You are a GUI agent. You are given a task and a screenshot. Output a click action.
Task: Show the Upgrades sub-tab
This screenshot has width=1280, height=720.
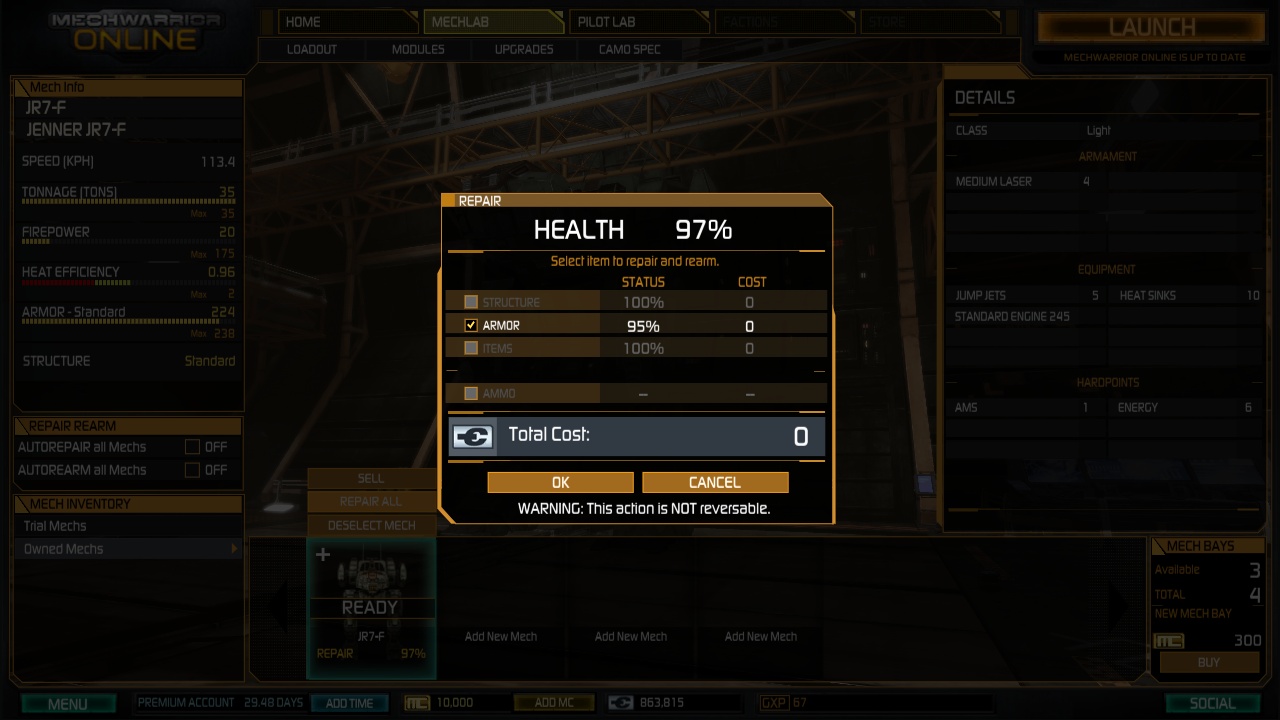[x=523, y=49]
